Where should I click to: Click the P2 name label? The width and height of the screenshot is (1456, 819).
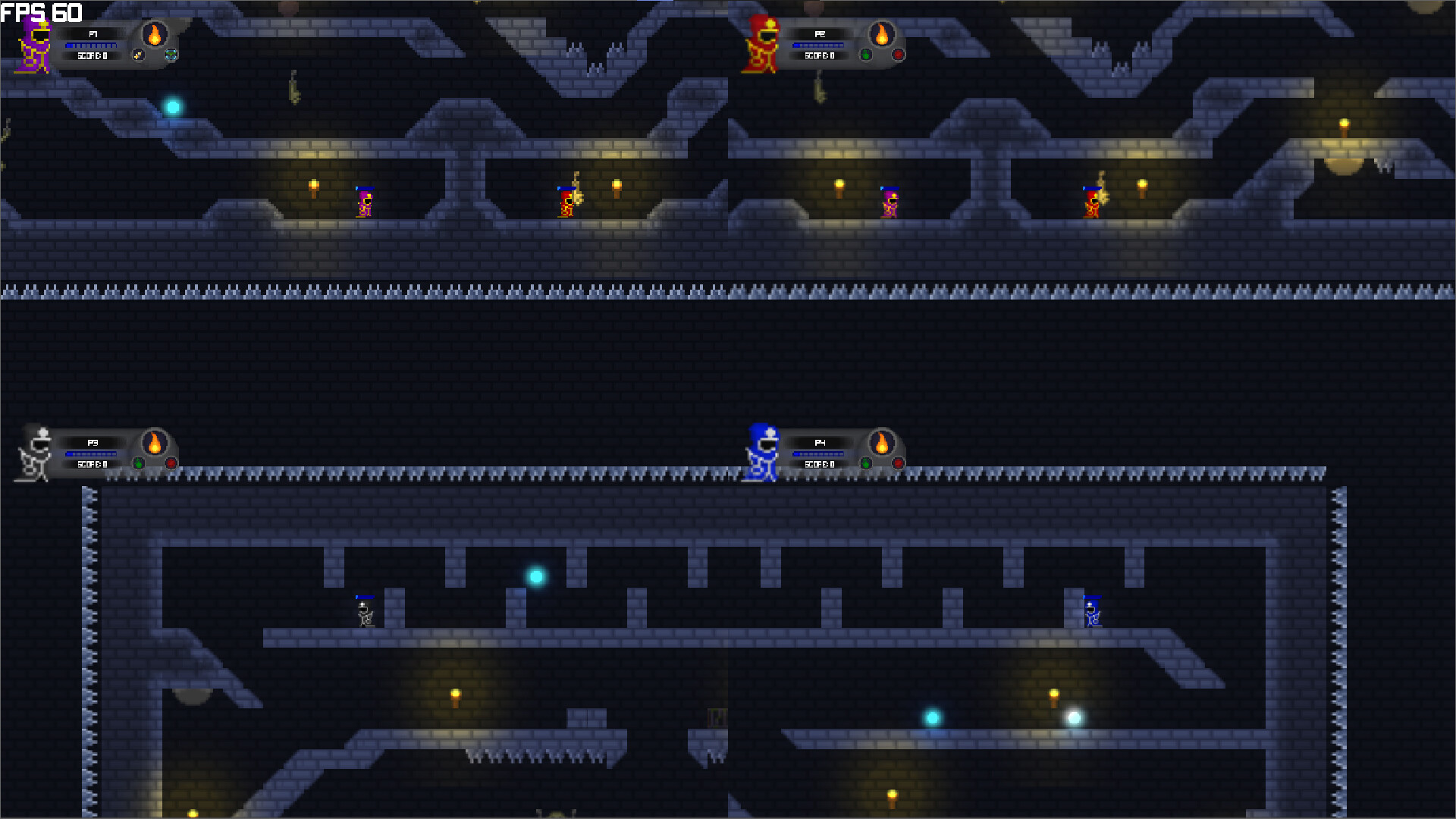819,34
